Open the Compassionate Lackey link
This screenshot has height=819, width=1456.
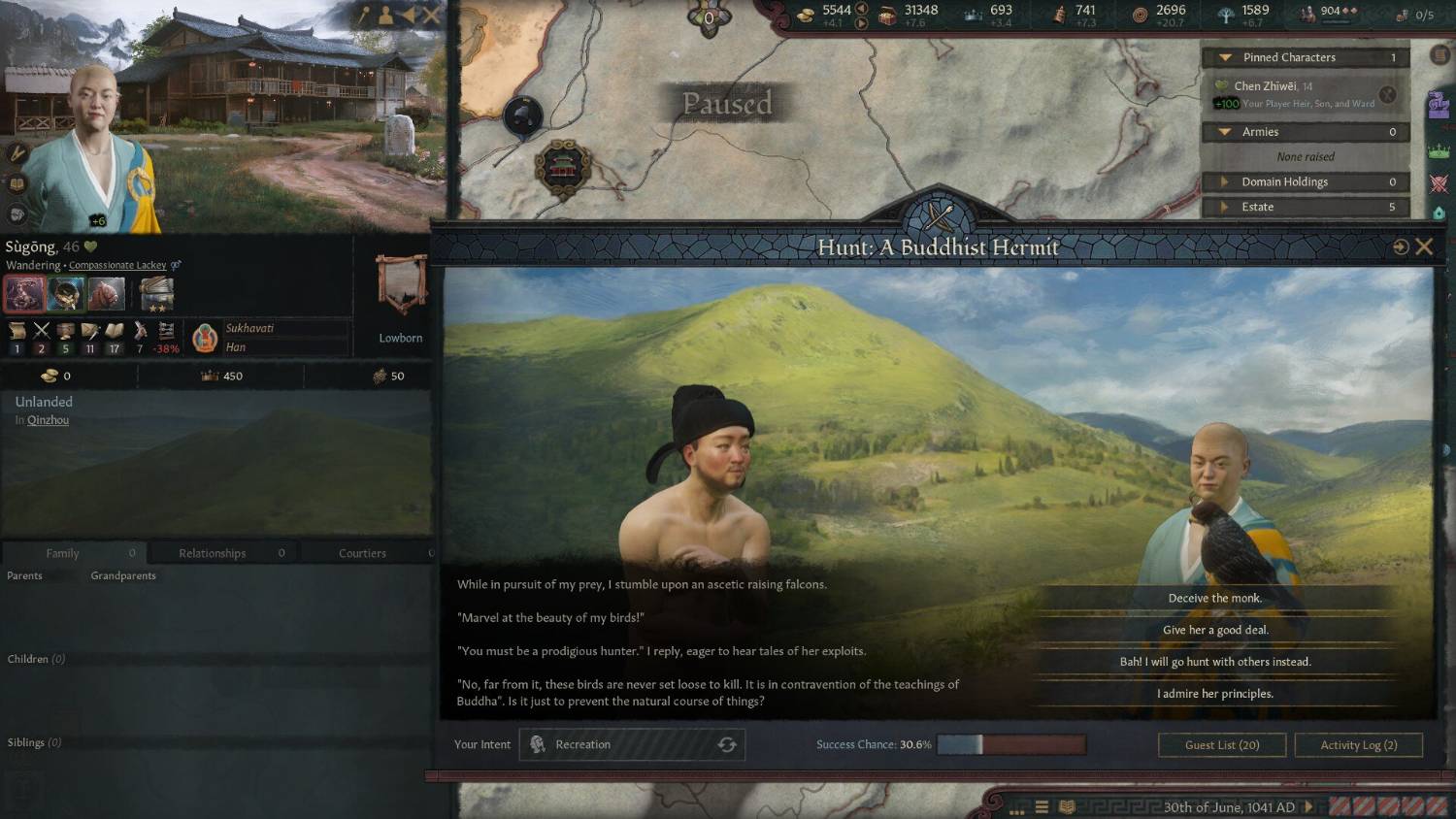click(x=117, y=265)
